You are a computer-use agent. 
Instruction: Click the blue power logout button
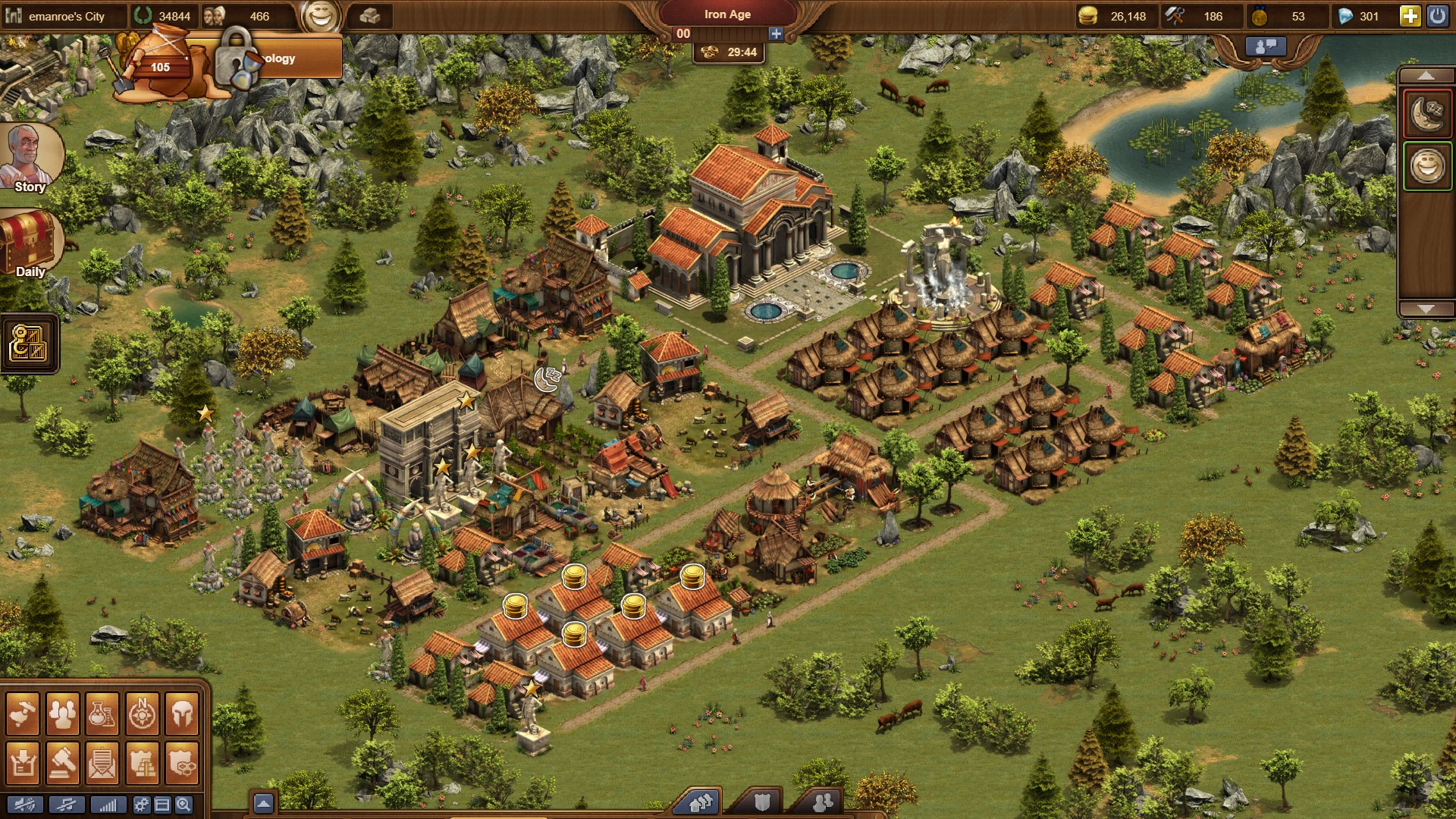click(x=1437, y=16)
